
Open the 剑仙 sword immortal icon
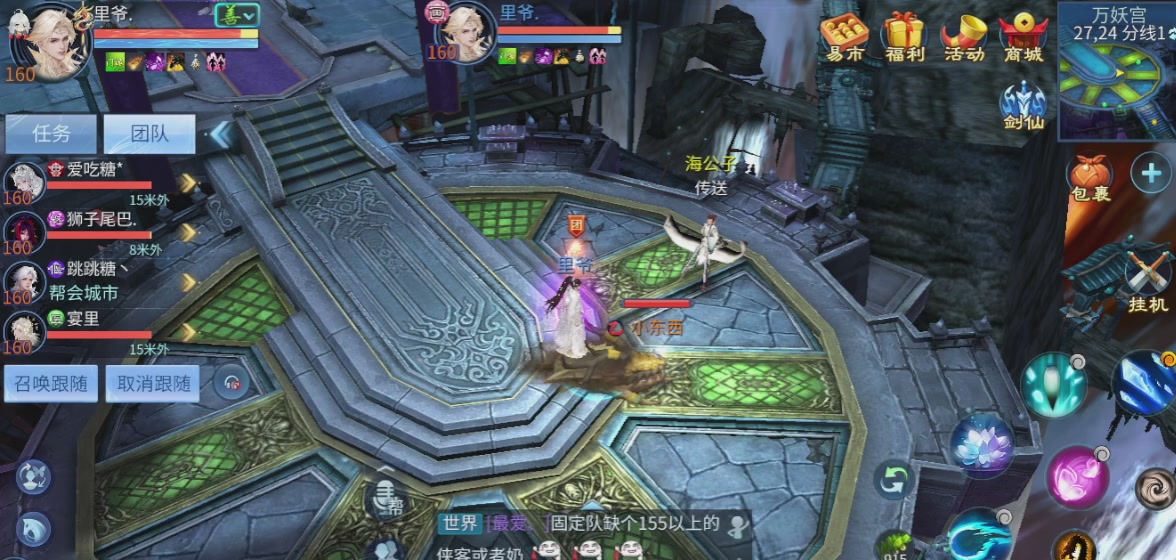(x=1023, y=106)
